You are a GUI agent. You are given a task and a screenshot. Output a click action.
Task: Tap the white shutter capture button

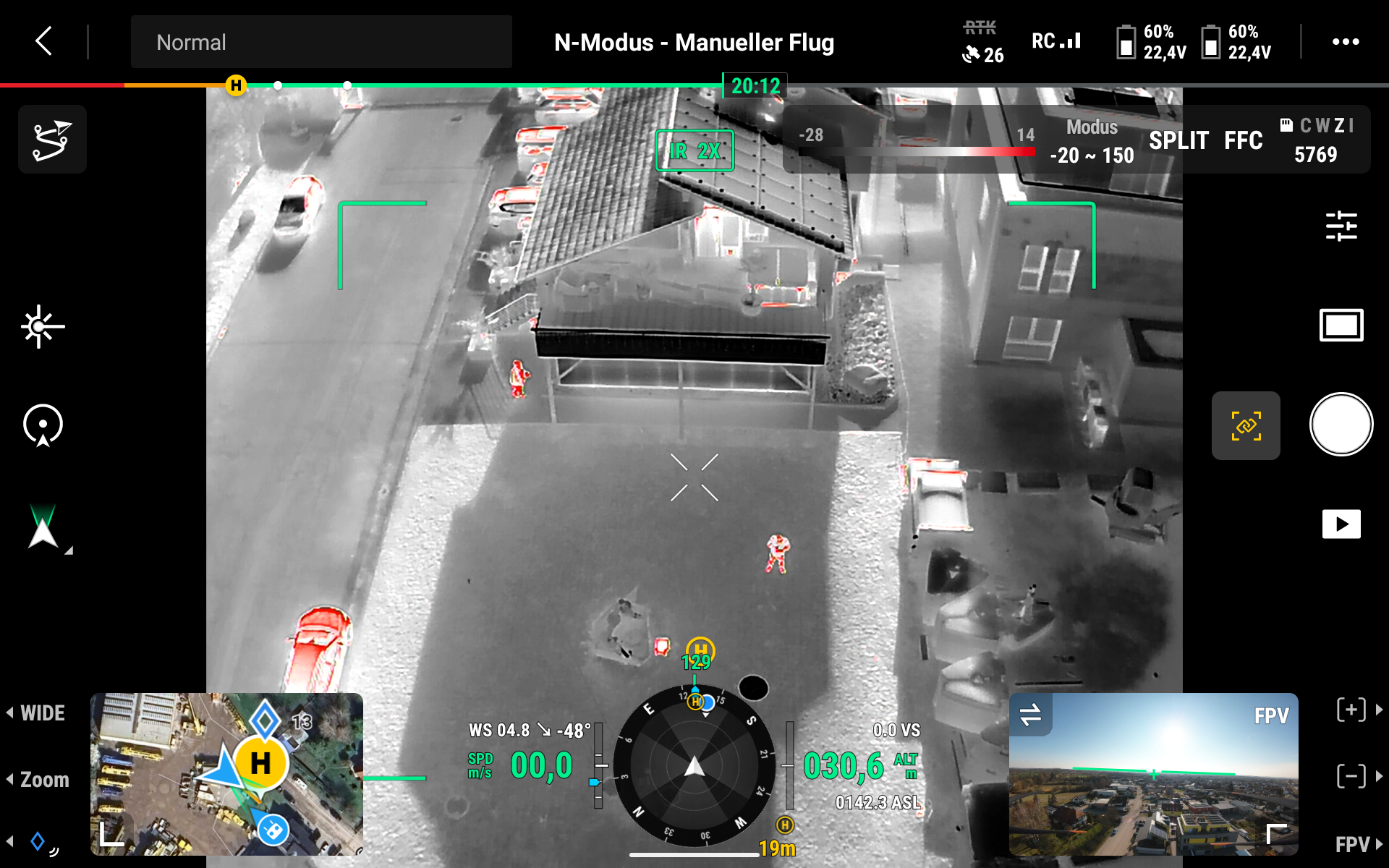(1341, 425)
